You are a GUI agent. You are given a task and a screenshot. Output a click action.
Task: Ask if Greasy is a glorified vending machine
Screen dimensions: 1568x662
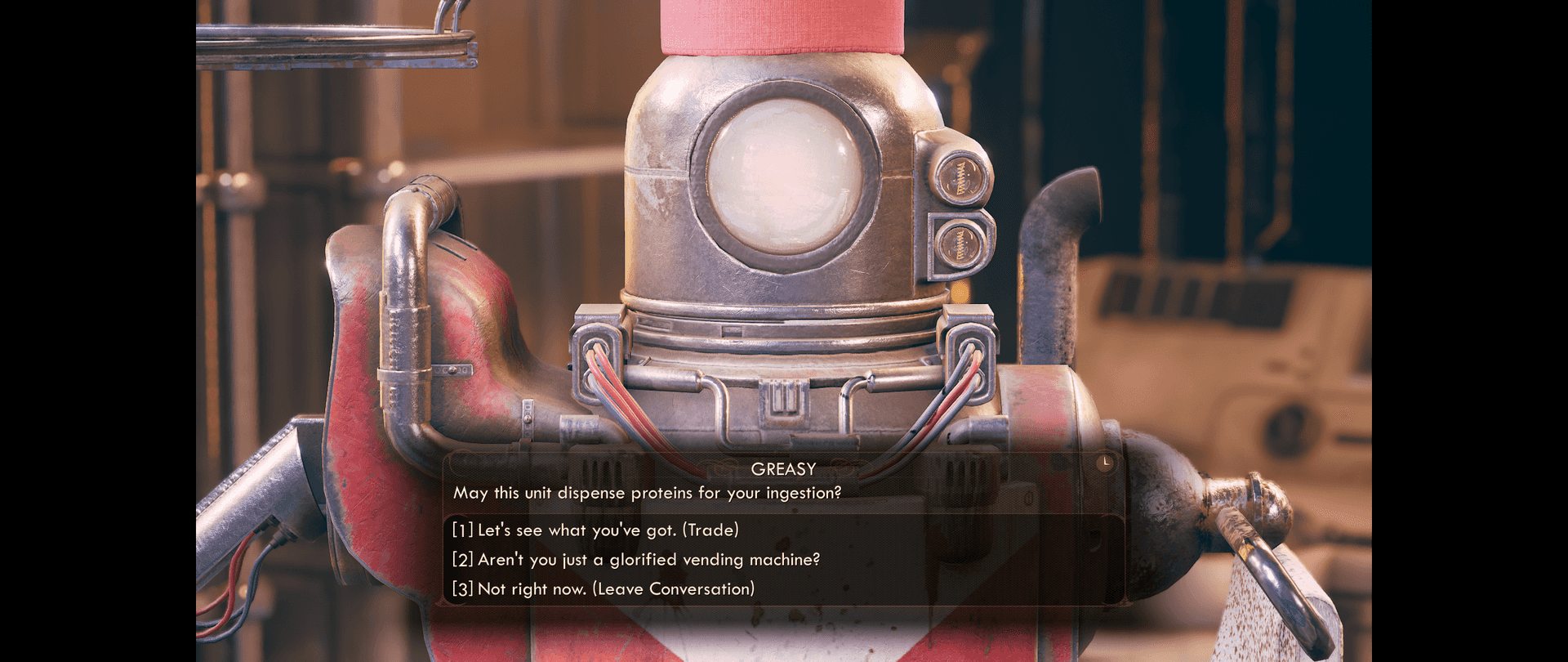(x=635, y=560)
